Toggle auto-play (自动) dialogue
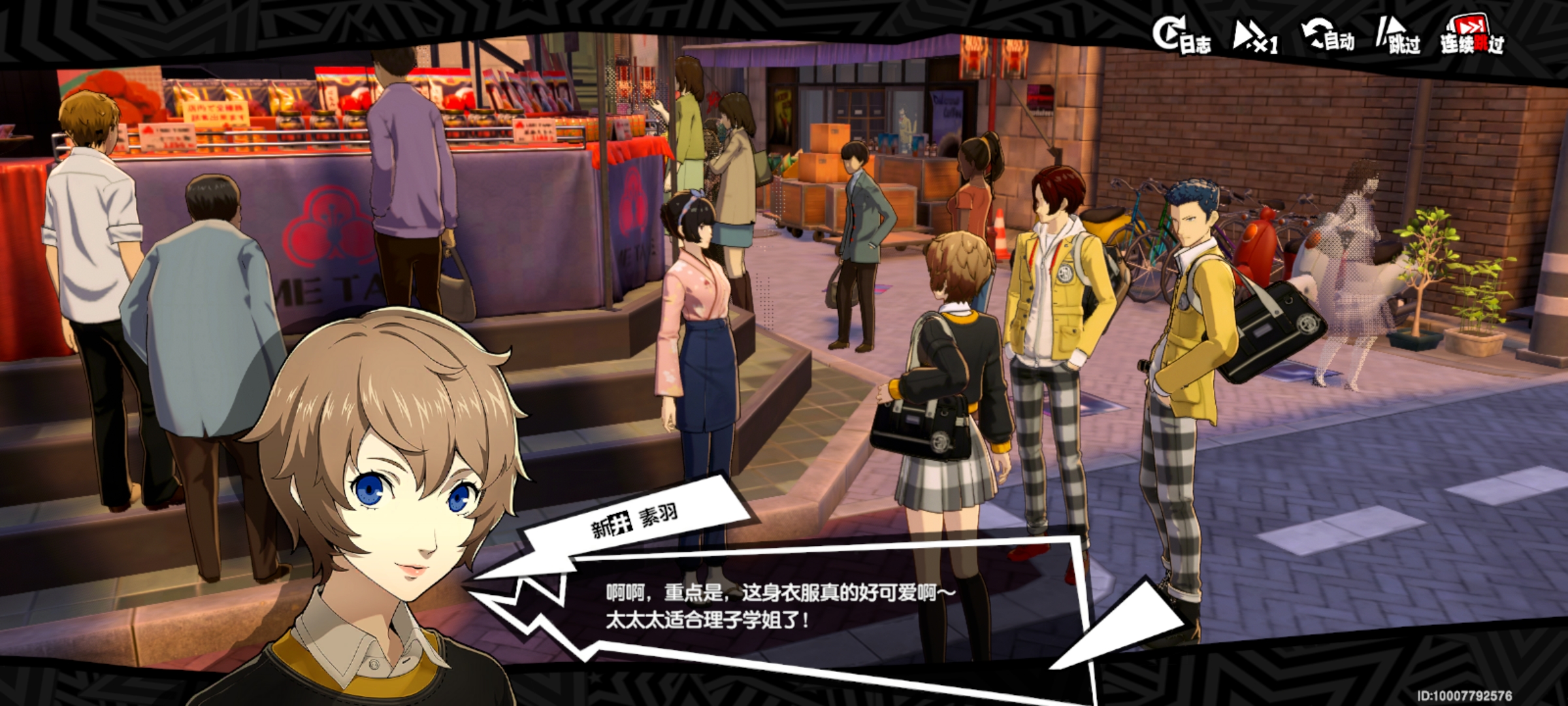 tap(1328, 37)
